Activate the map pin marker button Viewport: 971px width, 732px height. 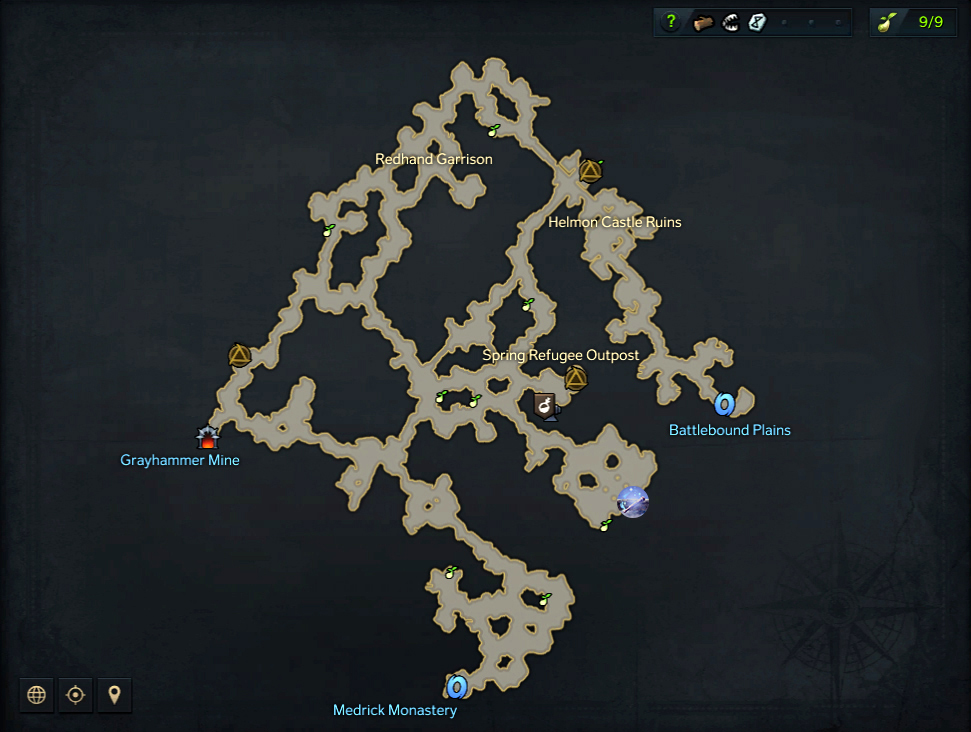(x=114, y=695)
